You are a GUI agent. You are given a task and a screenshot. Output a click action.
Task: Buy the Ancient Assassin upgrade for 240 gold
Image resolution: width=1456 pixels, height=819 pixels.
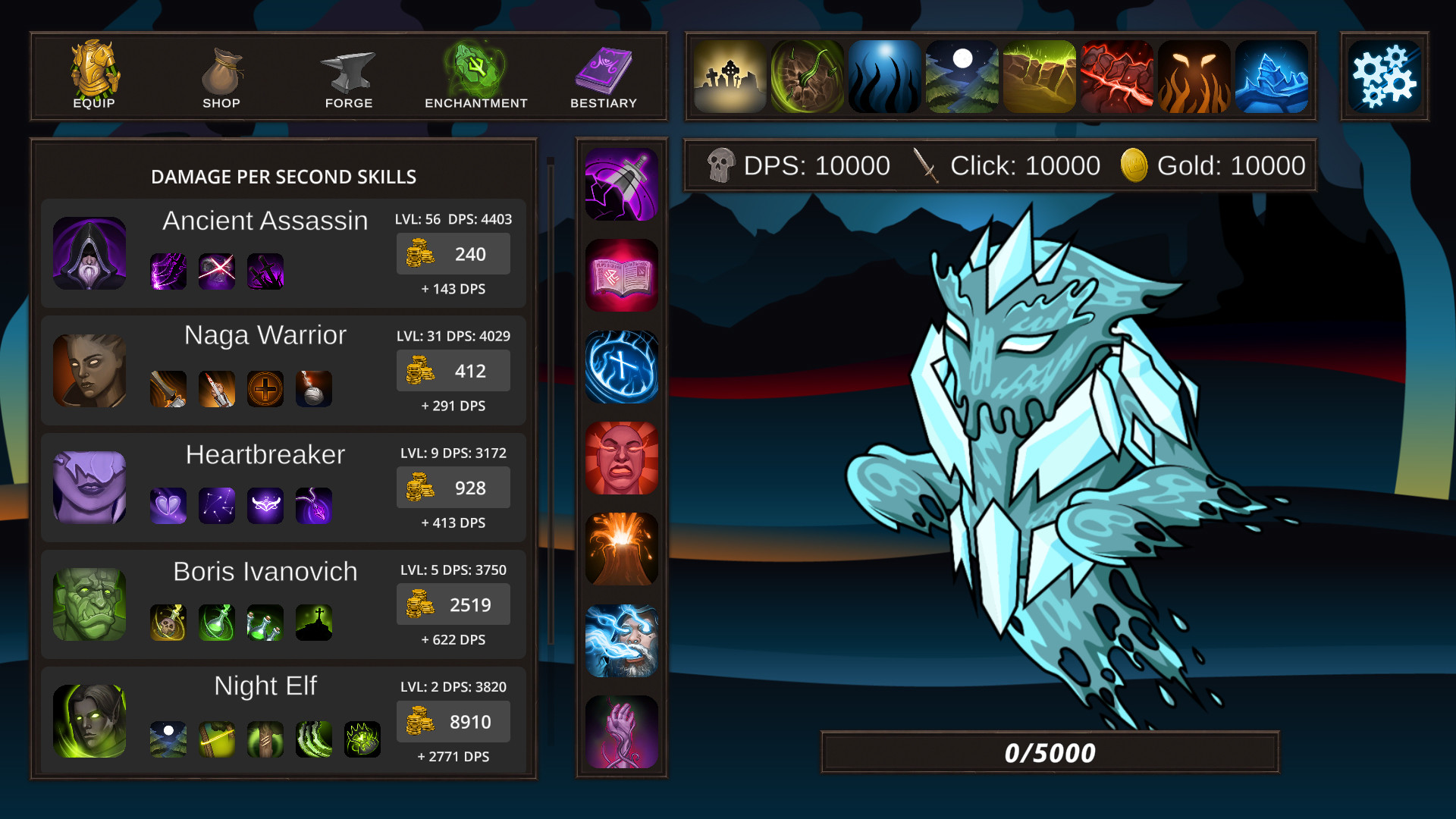pos(453,254)
